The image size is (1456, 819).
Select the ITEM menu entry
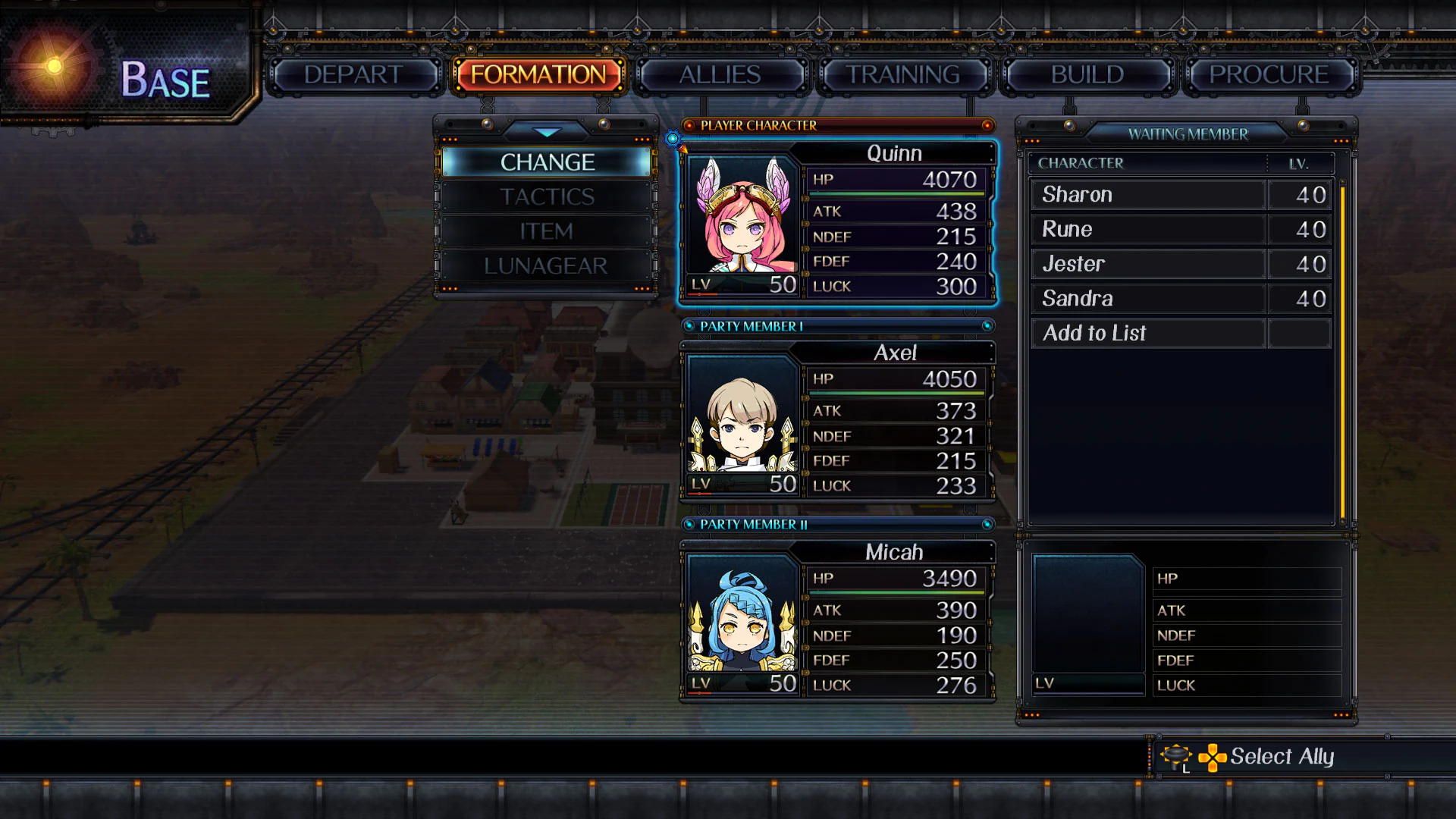coord(546,231)
